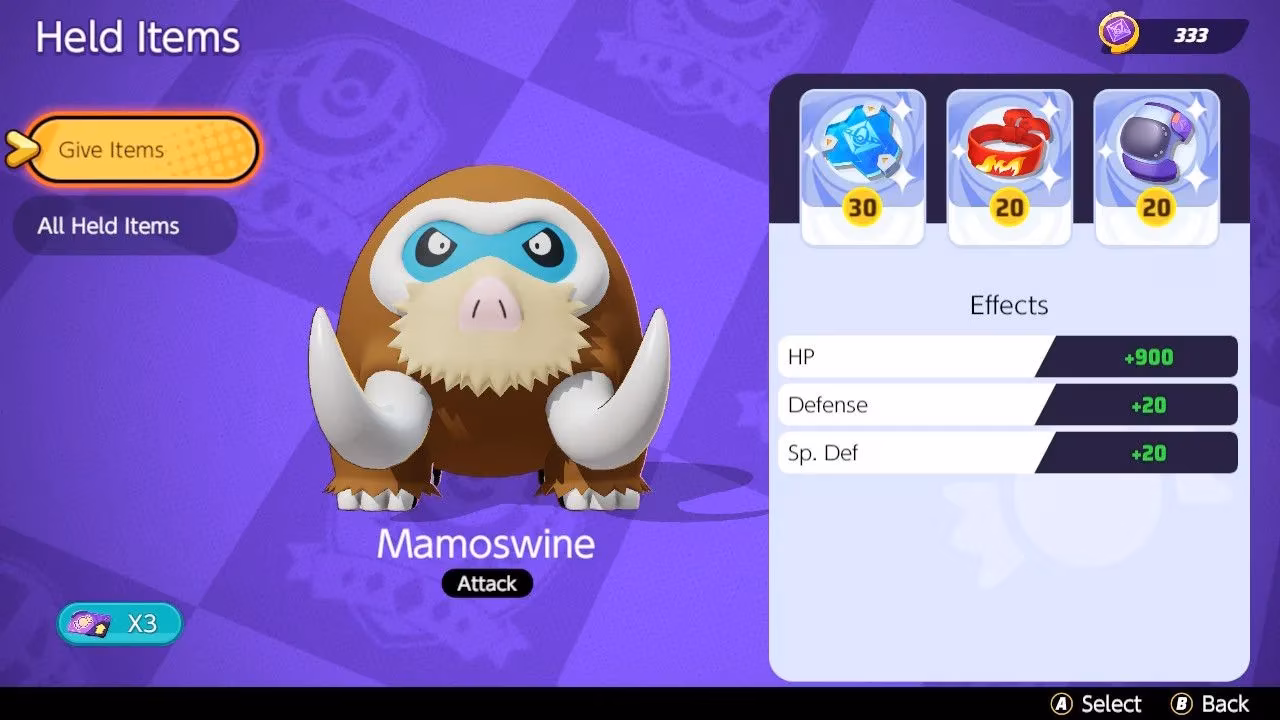Click the Mamoswine name label
Viewport: 1280px width, 720px height.
pyautogui.click(x=487, y=545)
